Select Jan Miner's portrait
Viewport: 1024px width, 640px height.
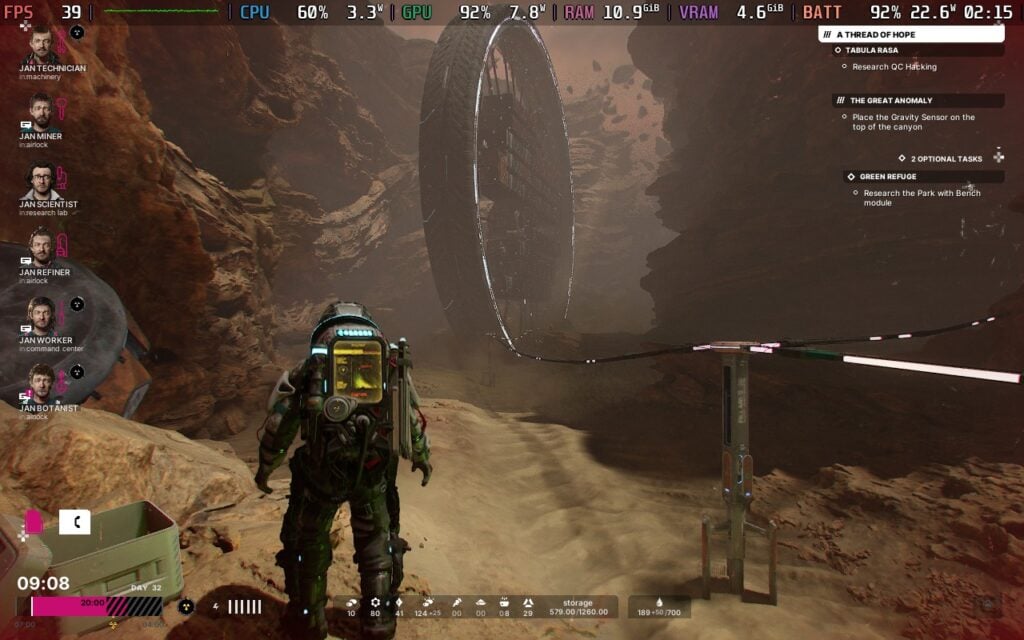(41, 112)
